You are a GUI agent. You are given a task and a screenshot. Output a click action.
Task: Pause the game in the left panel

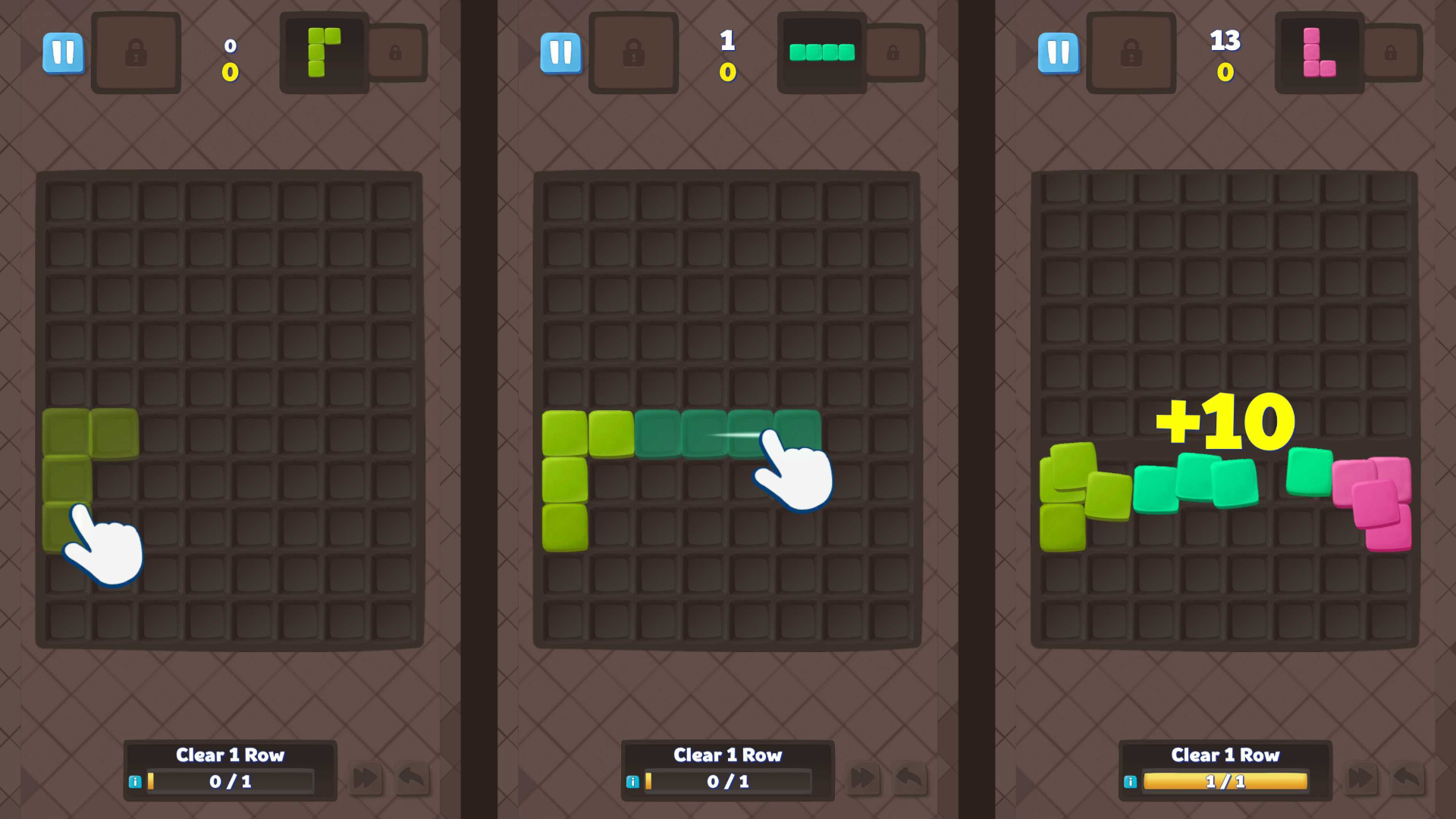[x=64, y=53]
